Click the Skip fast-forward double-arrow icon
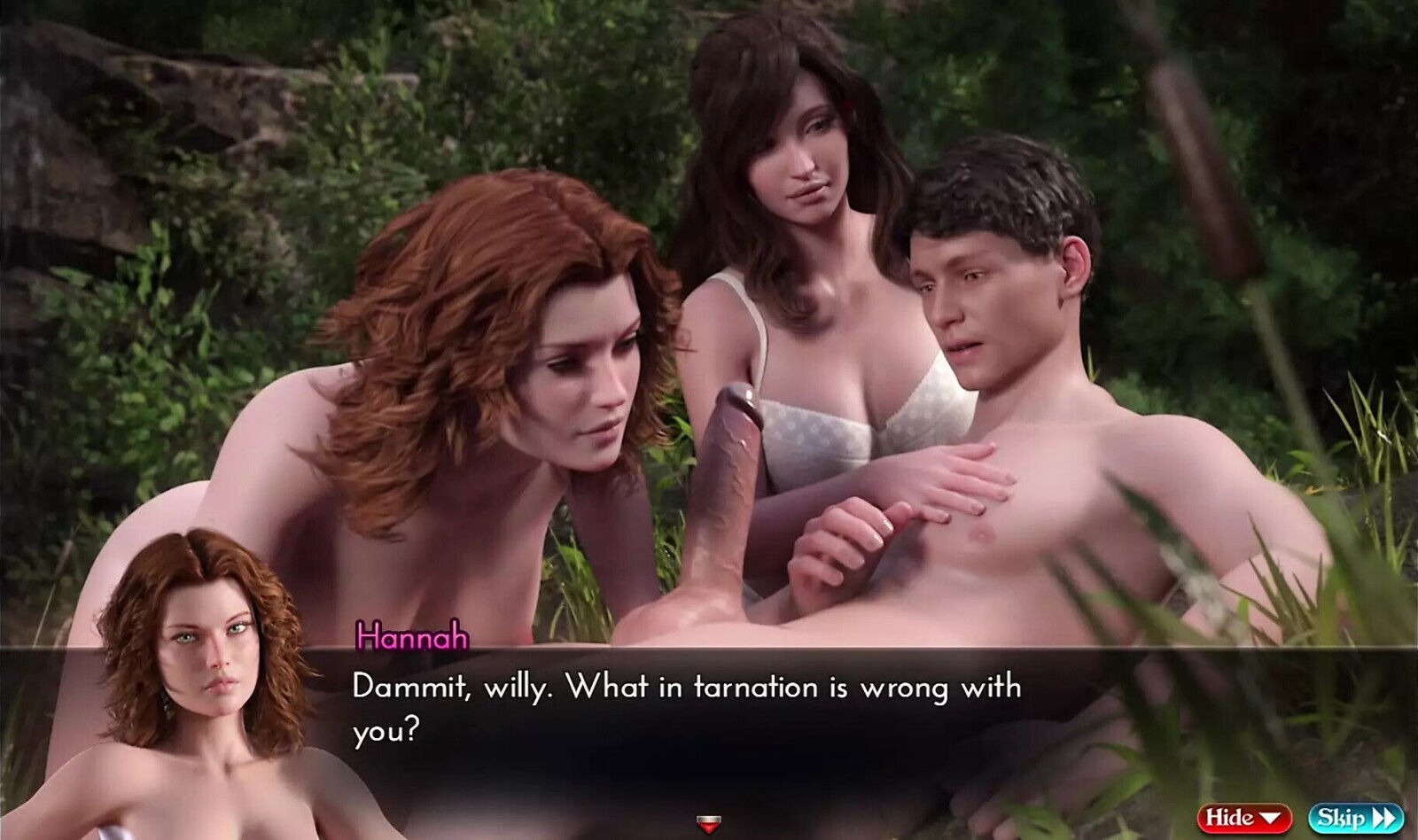Viewport: 1418px width, 840px height. point(1385,817)
